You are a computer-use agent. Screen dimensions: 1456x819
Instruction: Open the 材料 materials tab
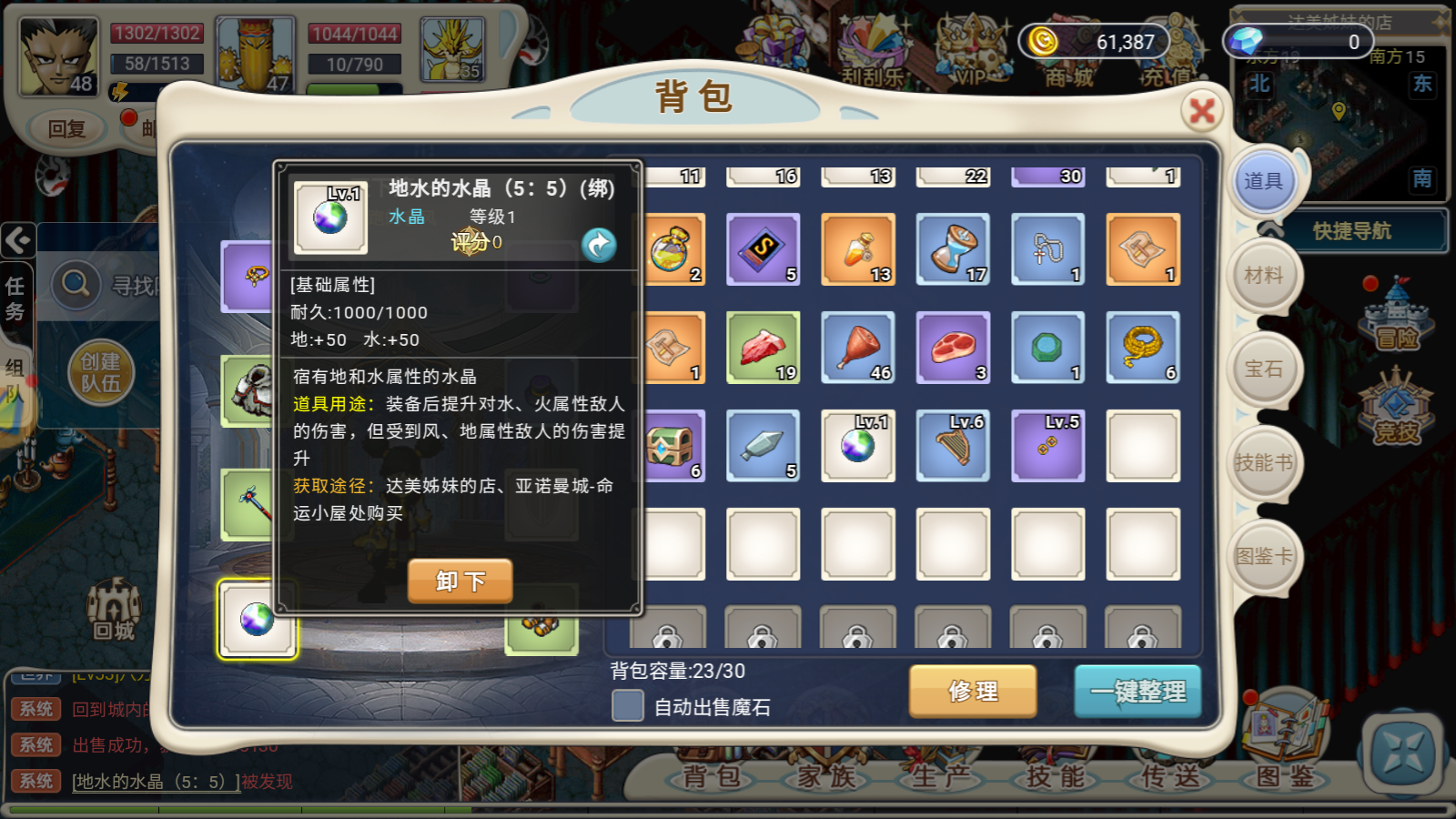[x=1263, y=275]
